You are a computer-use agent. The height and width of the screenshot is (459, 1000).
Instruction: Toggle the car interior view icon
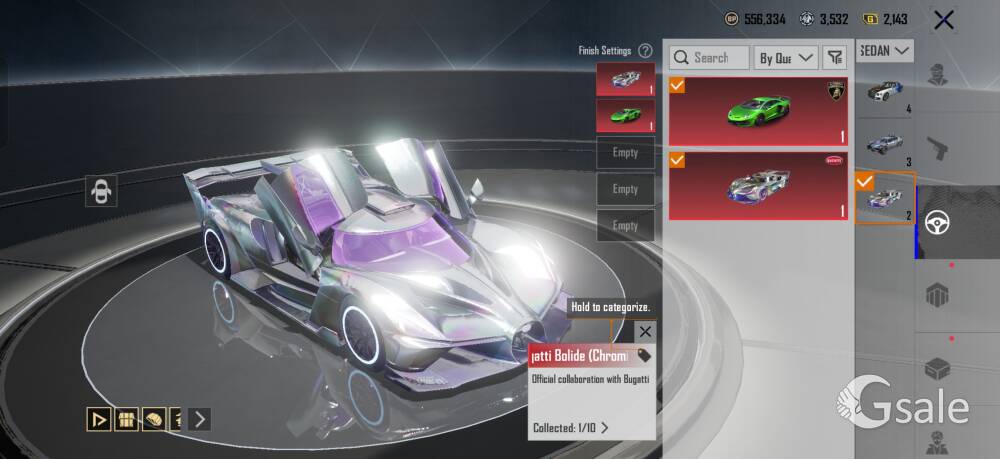tap(102, 191)
